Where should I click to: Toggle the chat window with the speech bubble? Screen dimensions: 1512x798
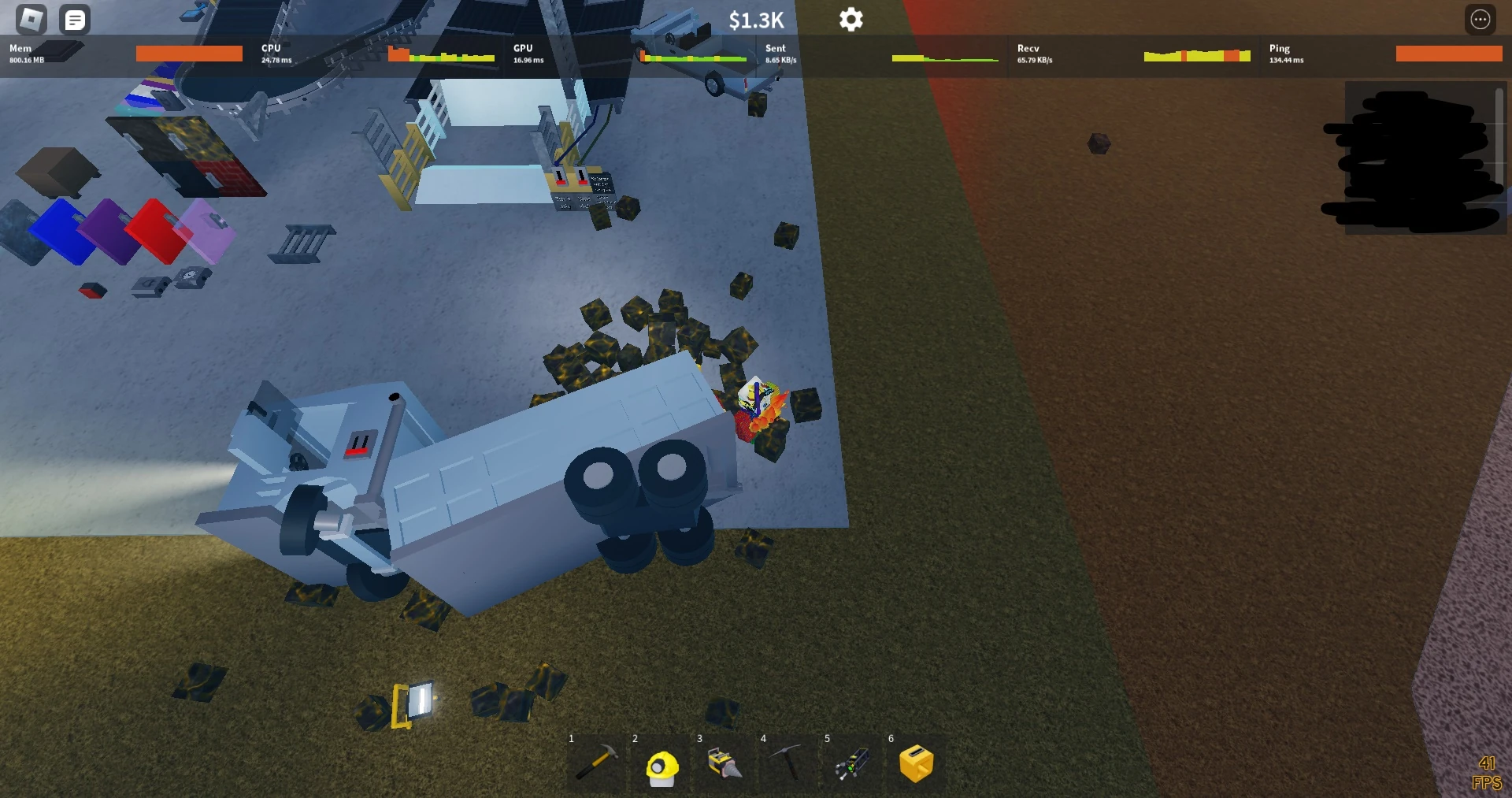click(x=76, y=19)
